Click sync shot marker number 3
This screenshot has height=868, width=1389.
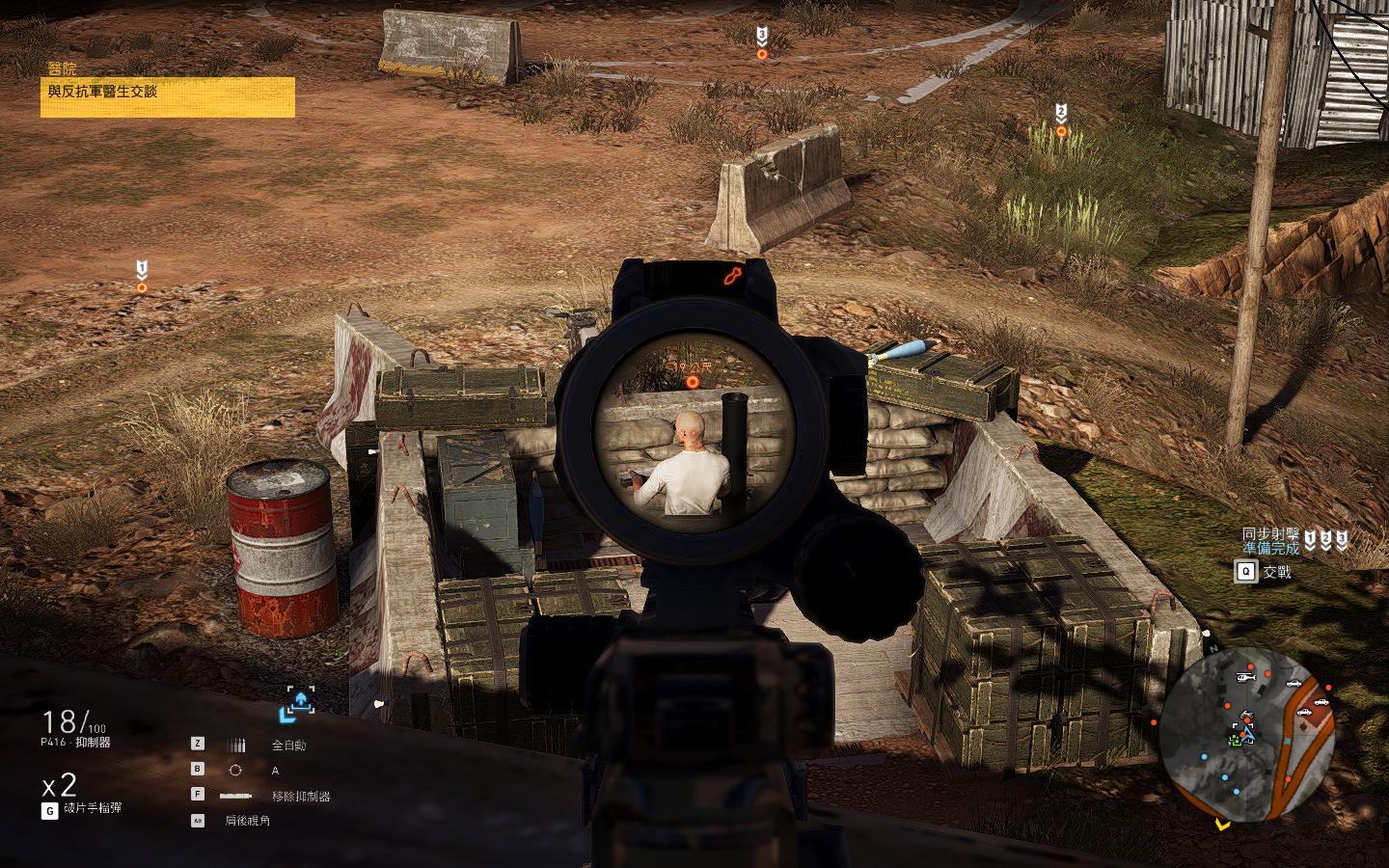point(762,44)
